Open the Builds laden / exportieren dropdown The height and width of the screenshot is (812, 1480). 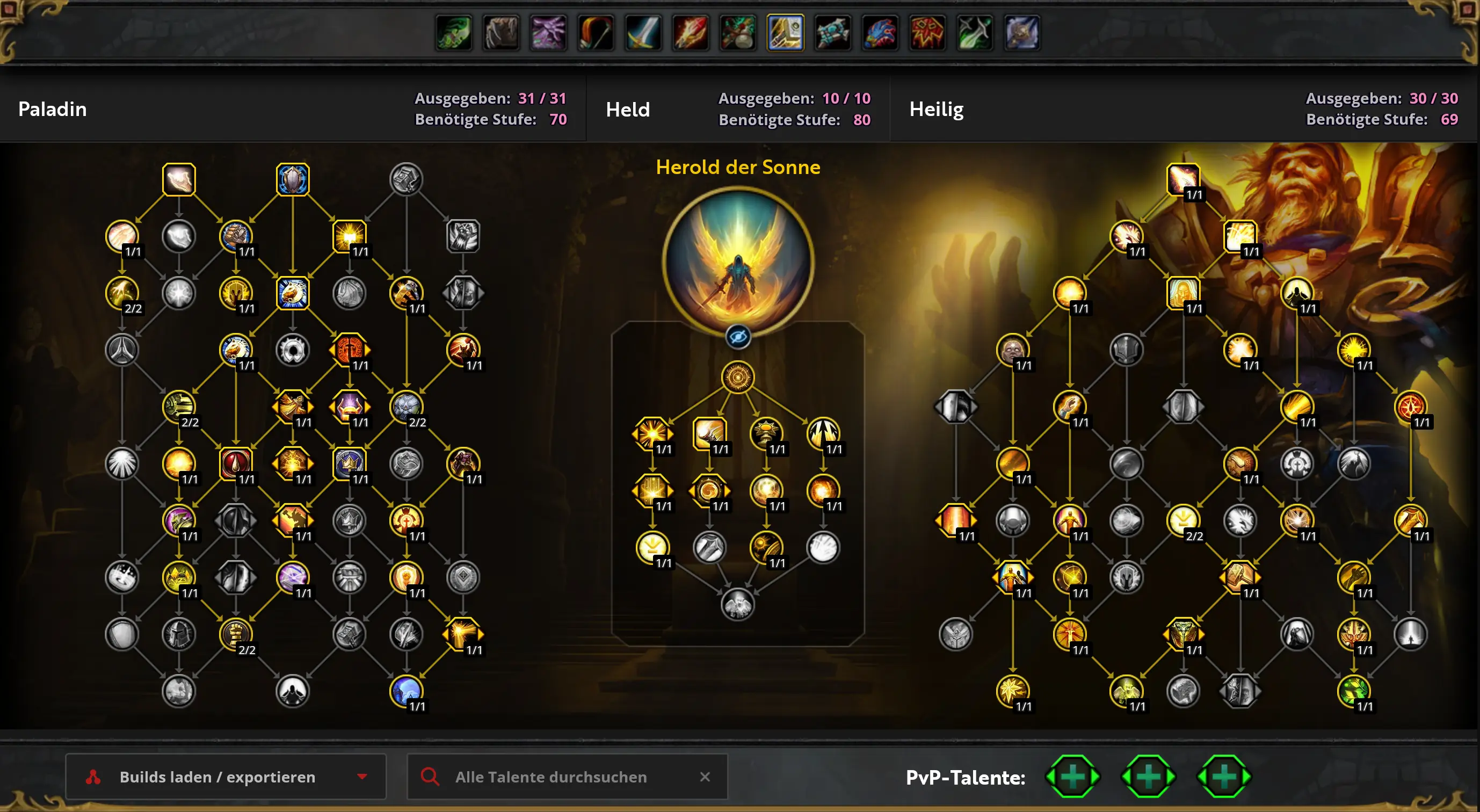(225, 777)
